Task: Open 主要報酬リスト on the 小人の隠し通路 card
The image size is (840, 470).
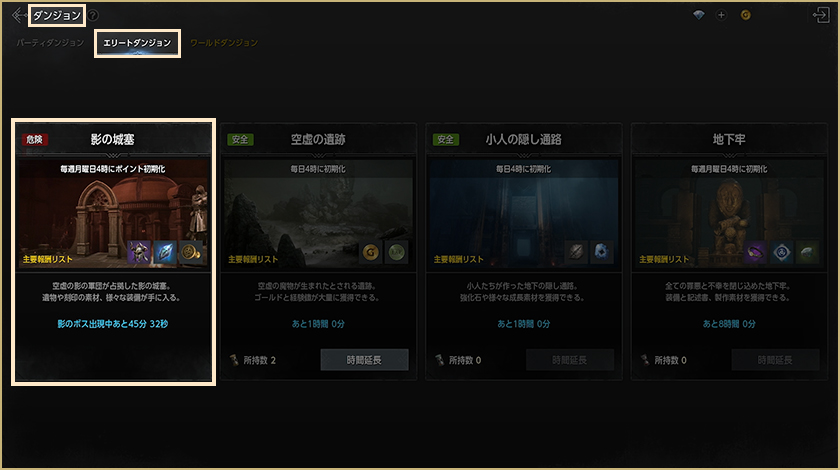Action: click(461, 259)
